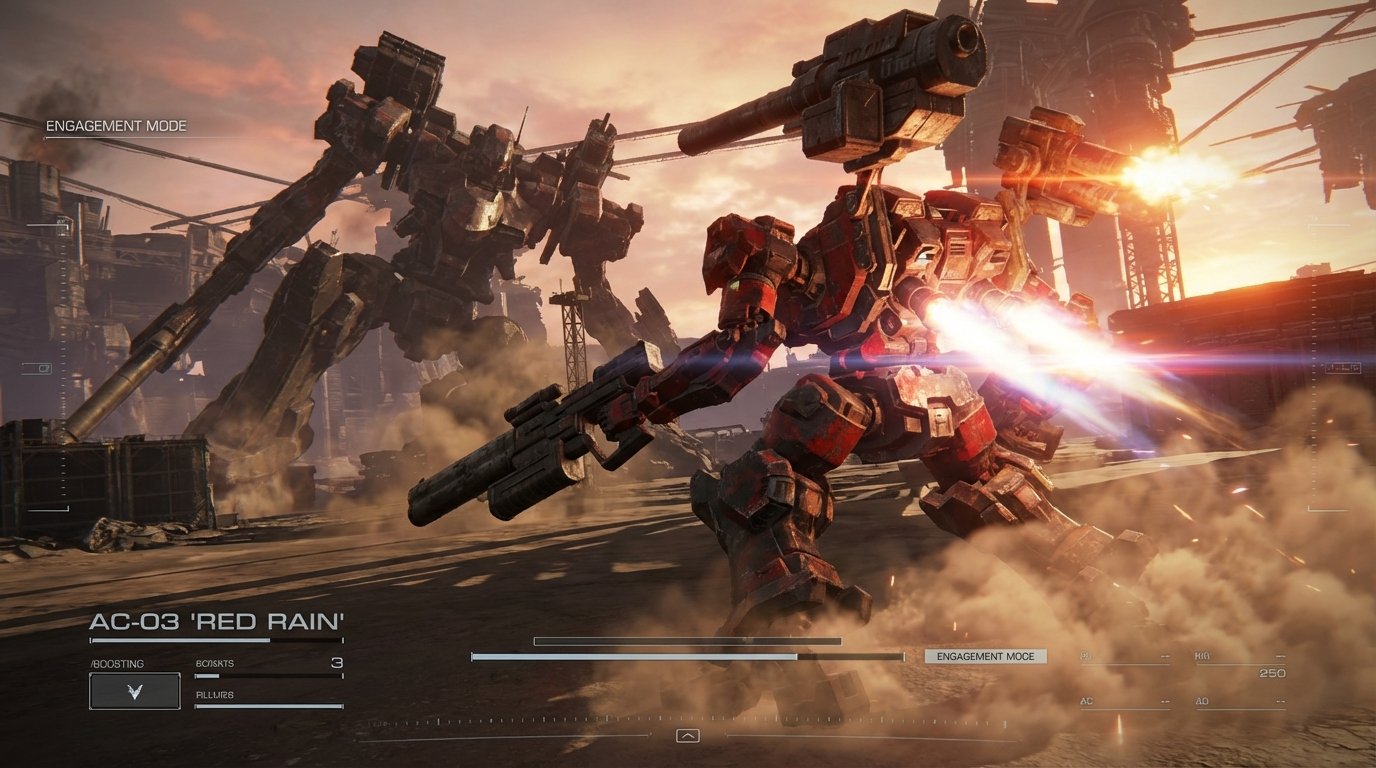The height and width of the screenshot is (768, 1376).
Task: Select the ENGAGEMENT MODE banner at top left
Action: 115,127
